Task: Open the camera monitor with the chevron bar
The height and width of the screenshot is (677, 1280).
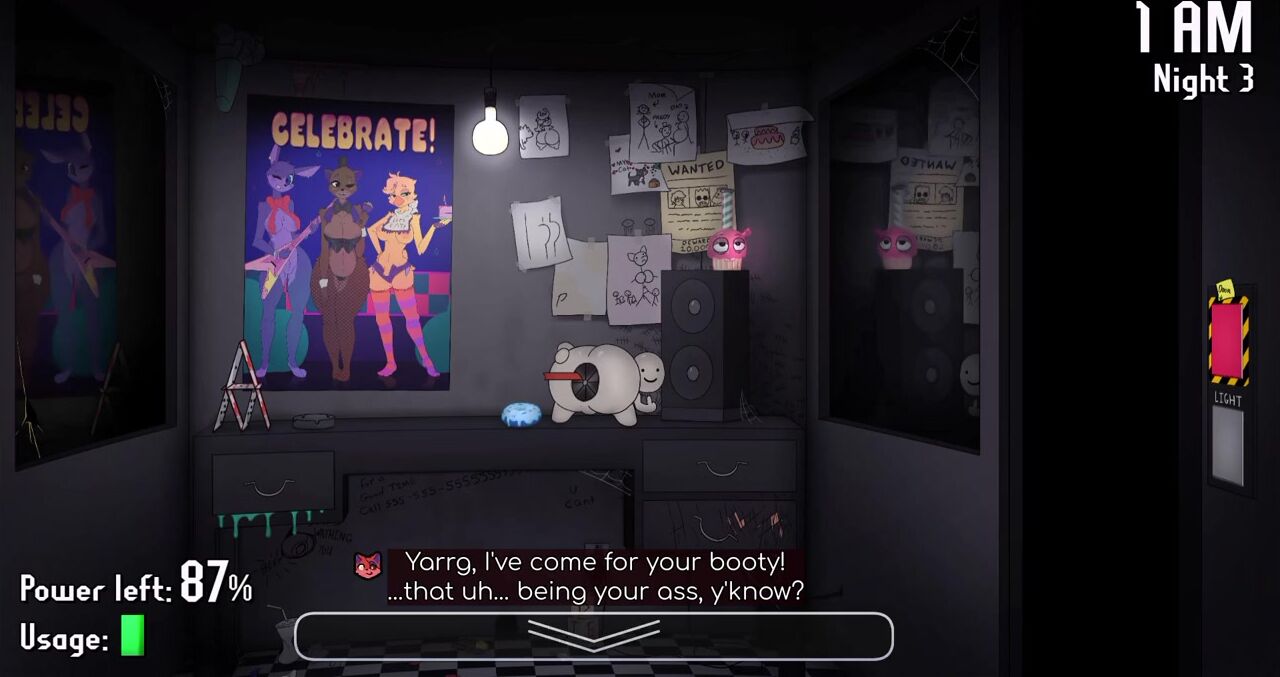Action: 593,636
